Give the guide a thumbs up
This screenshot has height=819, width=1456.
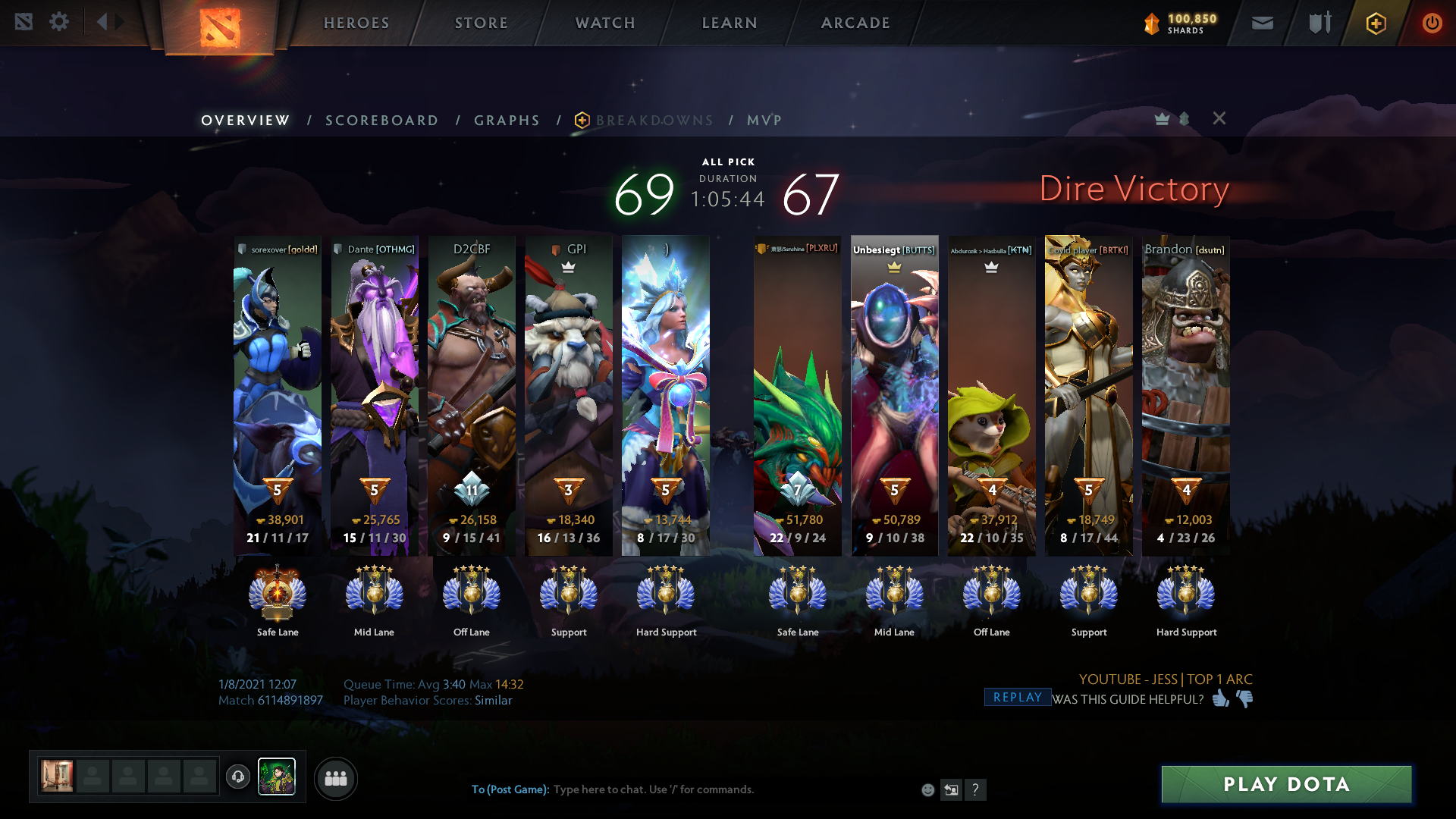pos(1220,698)
